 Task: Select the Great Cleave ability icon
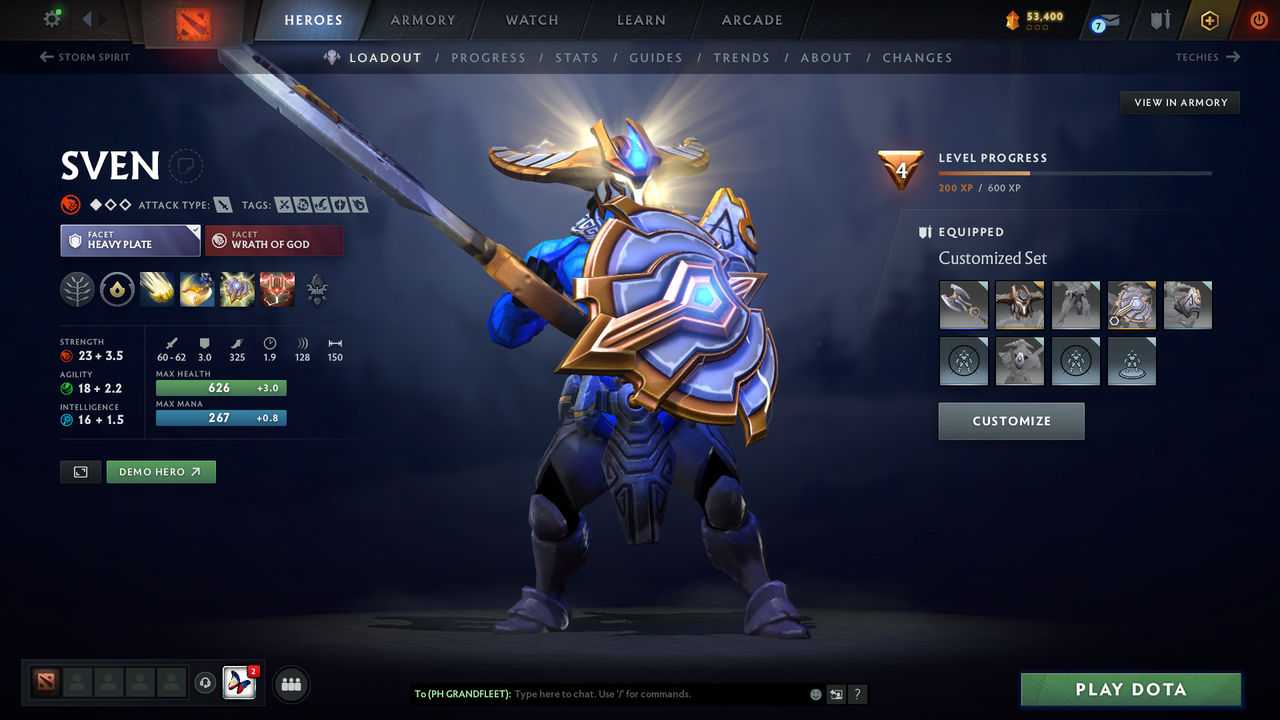[196, 290]
